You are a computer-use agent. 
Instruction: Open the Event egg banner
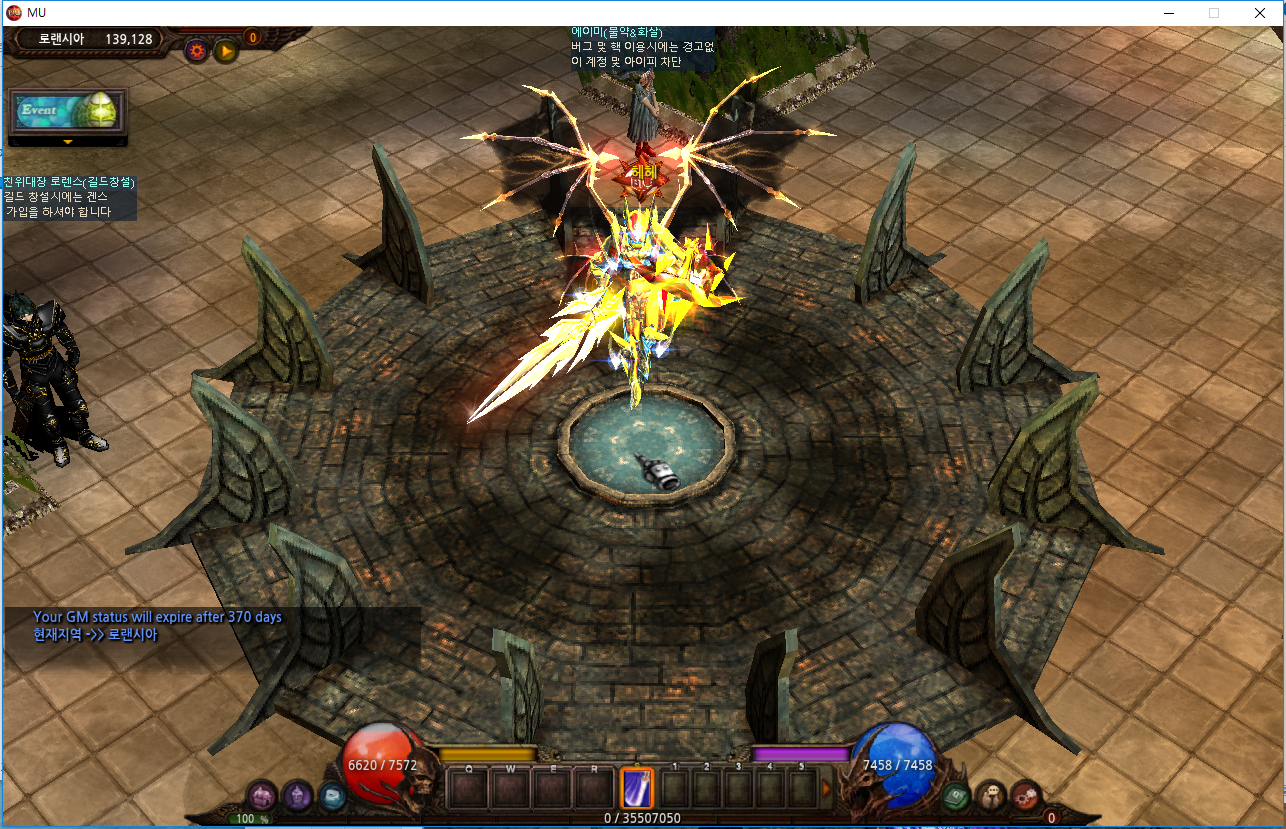(x=68, y=110)
